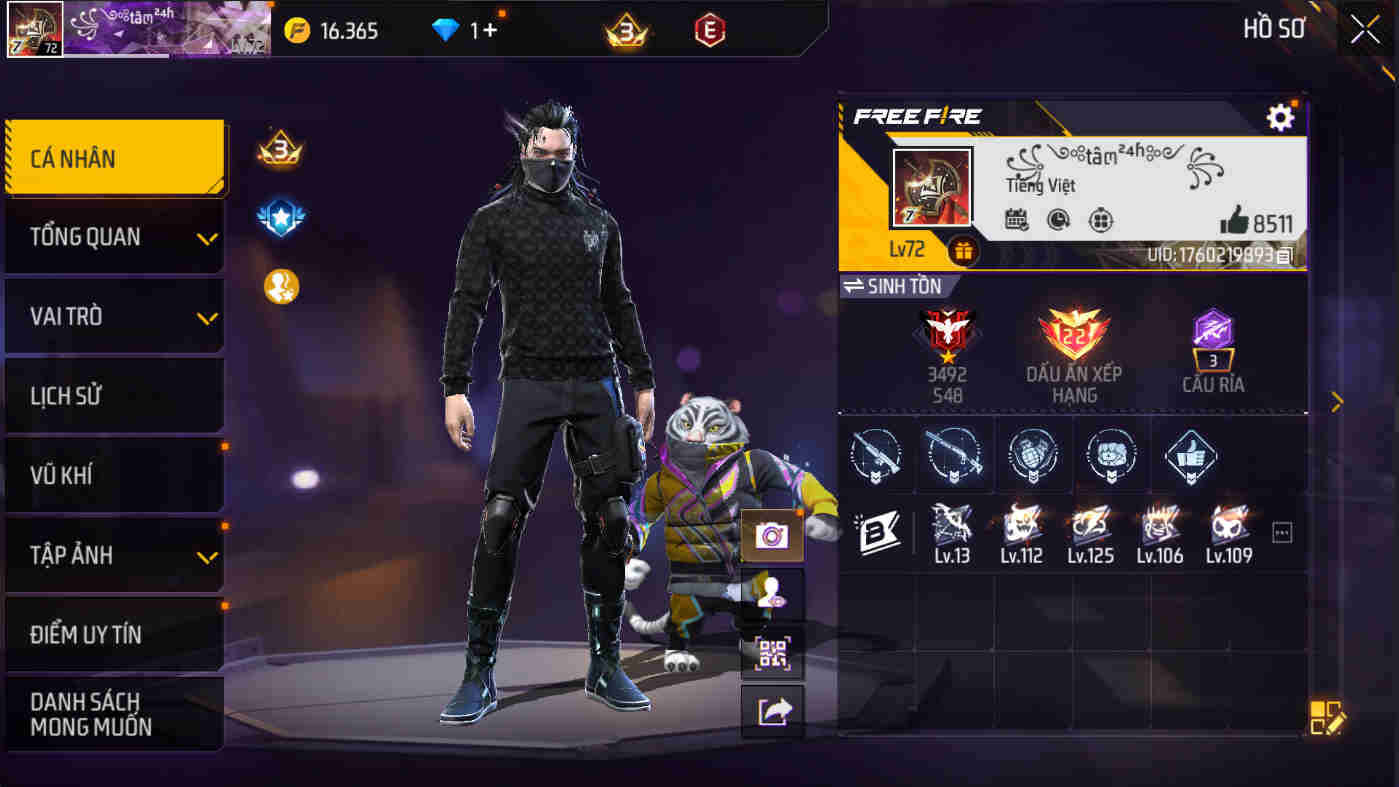This screenshot has height=787, width=1399.
Task: Click the clock icon on the profile card
Action: pyautogui.click(x=1058, y=220)
